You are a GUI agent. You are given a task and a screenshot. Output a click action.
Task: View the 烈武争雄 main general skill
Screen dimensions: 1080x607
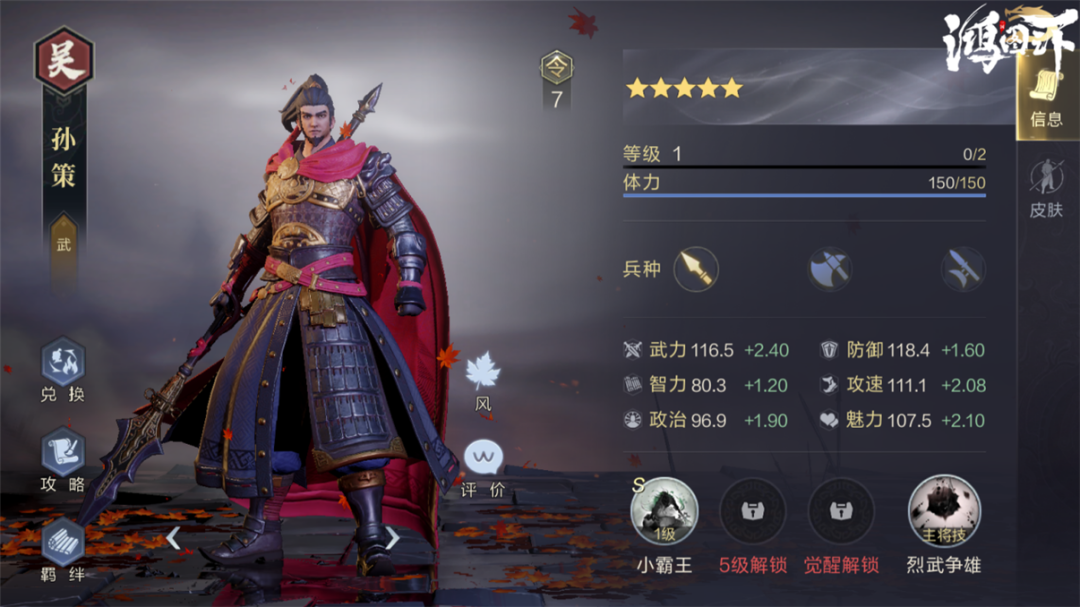tap(943, 512)
